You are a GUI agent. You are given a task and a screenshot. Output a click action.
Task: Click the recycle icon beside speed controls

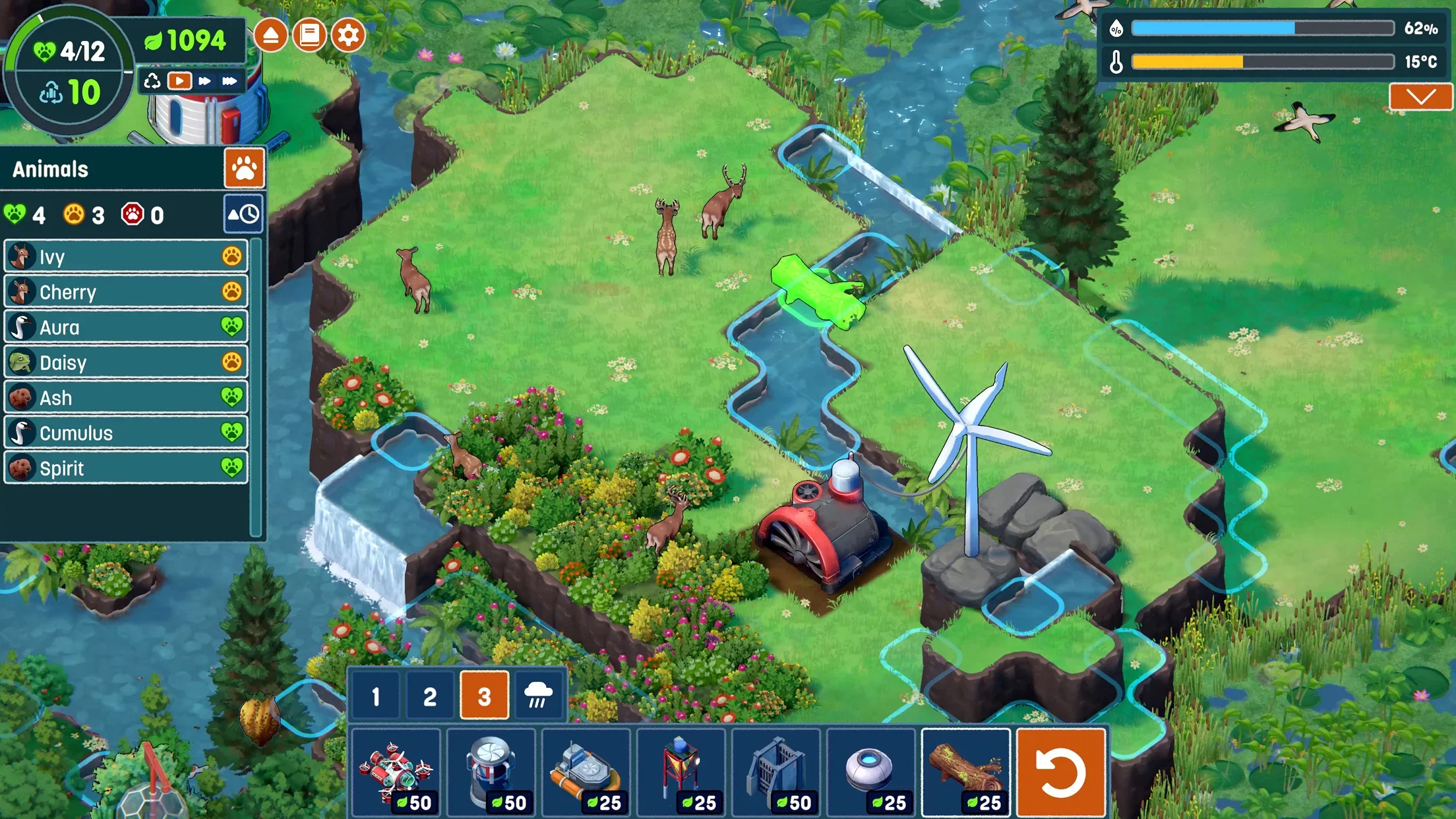(x=152, y=81)
